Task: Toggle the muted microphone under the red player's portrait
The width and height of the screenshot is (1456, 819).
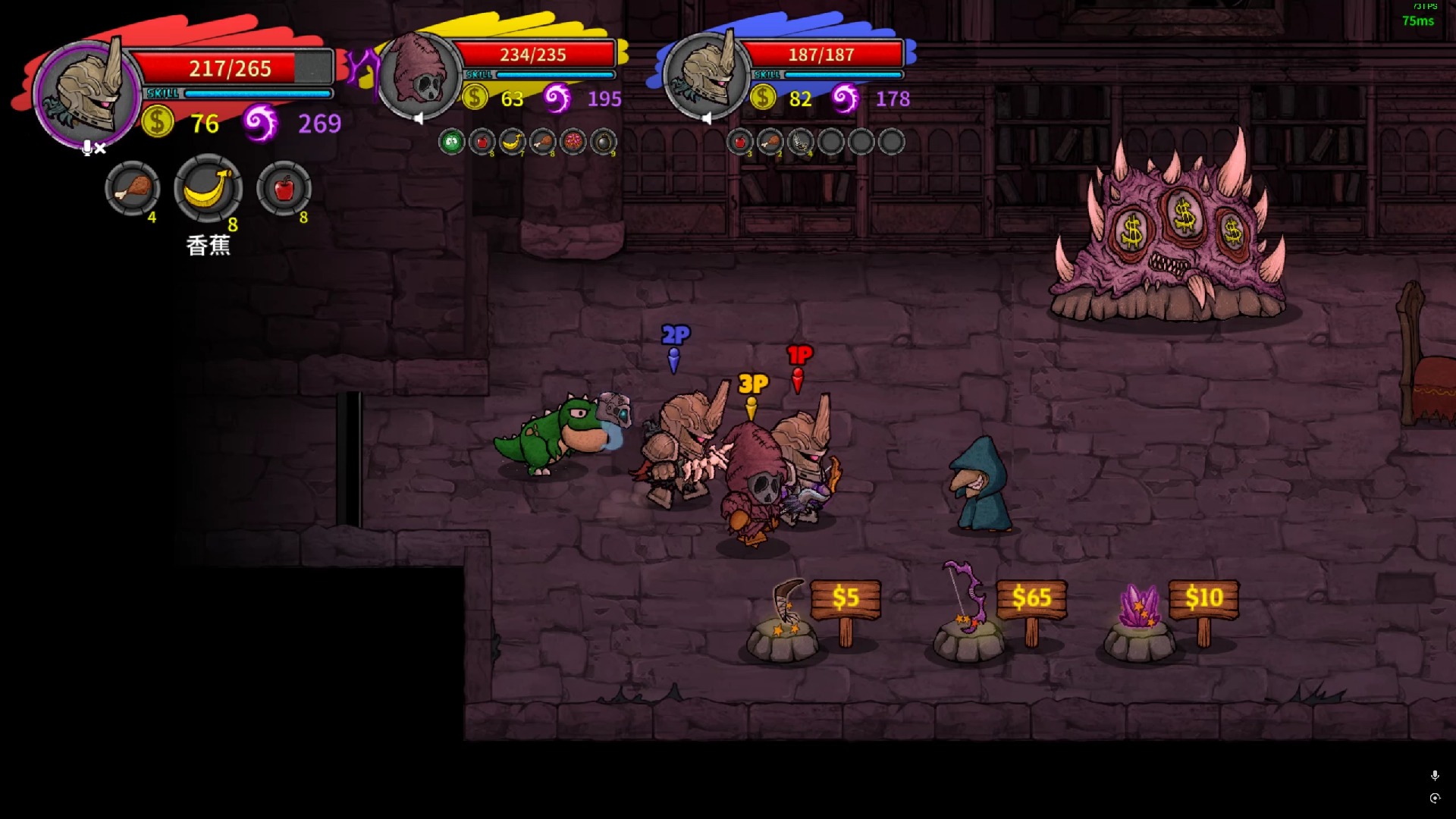Action: (x=93, y=148)
